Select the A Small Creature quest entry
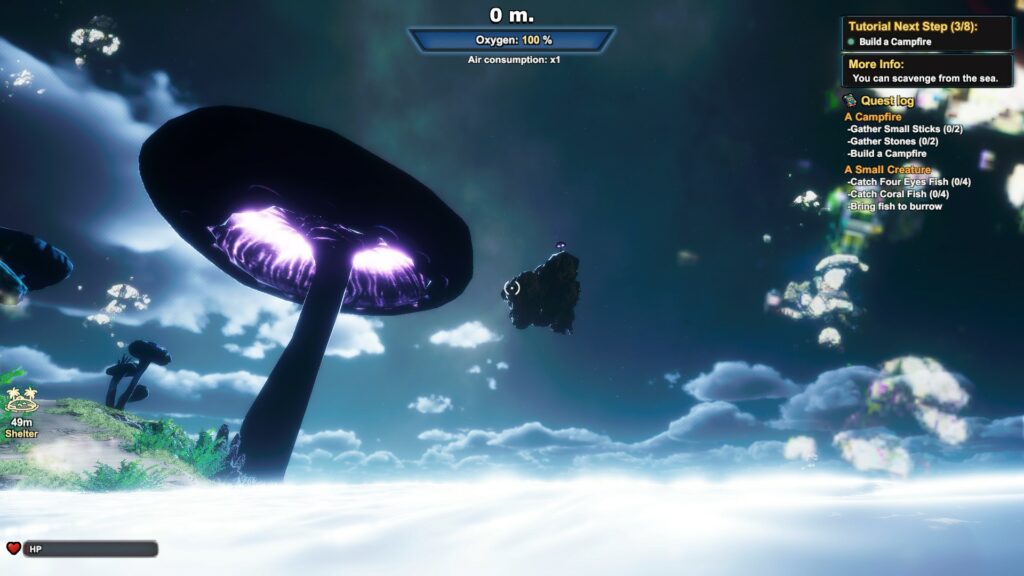 (887, 170)
